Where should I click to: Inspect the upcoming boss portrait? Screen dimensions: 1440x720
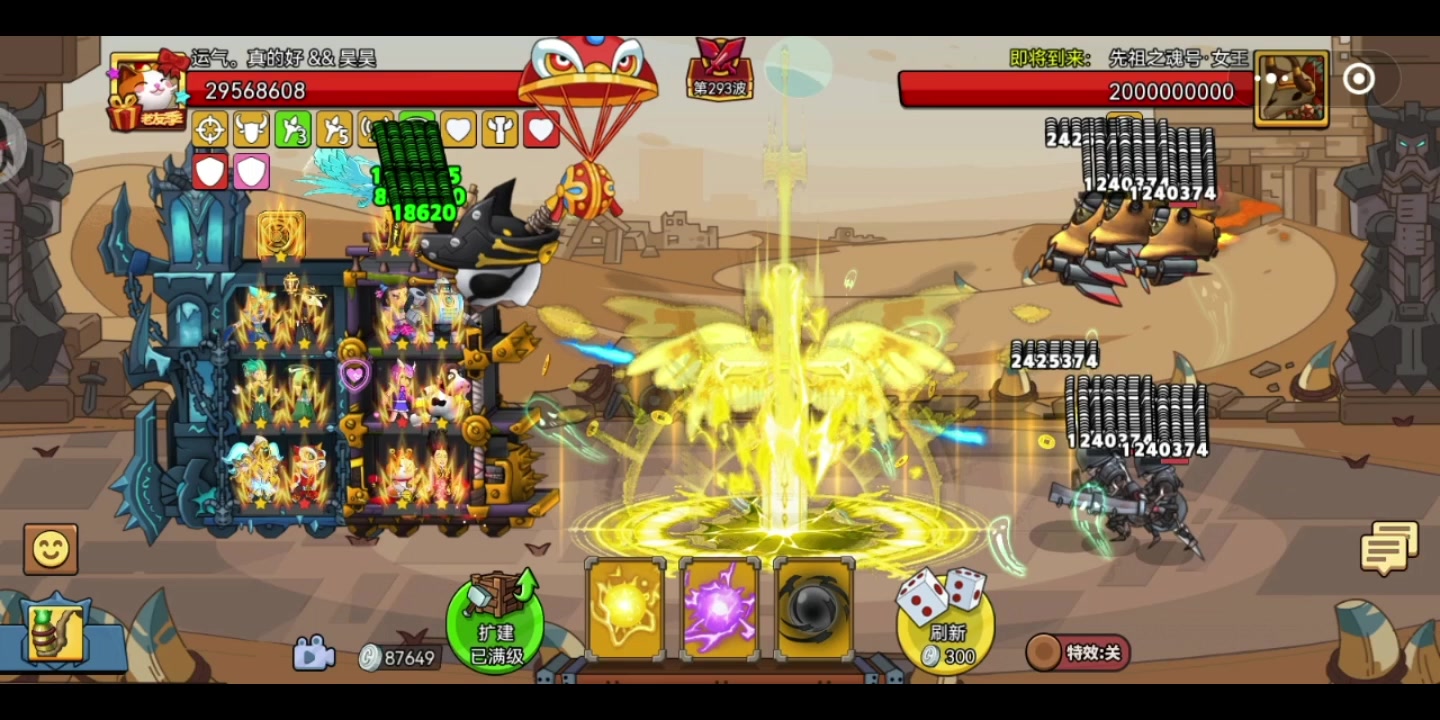click(x=1291, y=90)
